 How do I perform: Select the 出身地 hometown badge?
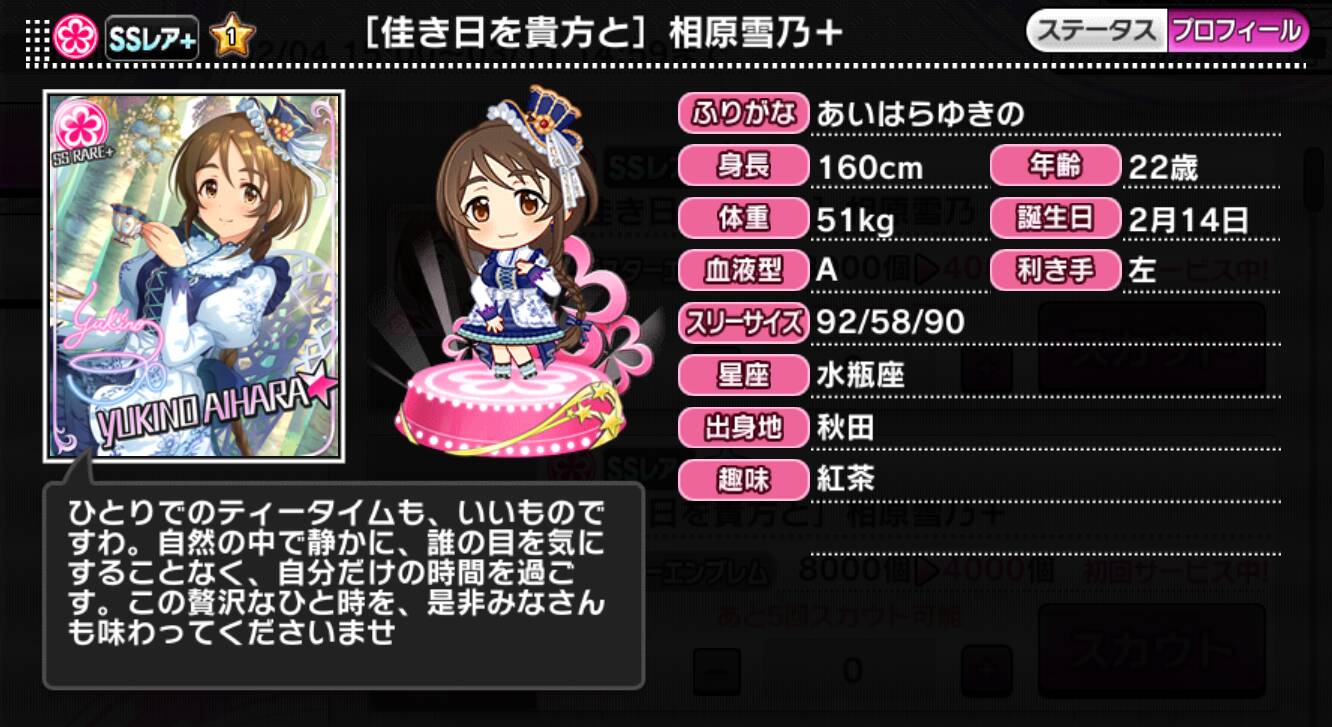click(741, 427)
